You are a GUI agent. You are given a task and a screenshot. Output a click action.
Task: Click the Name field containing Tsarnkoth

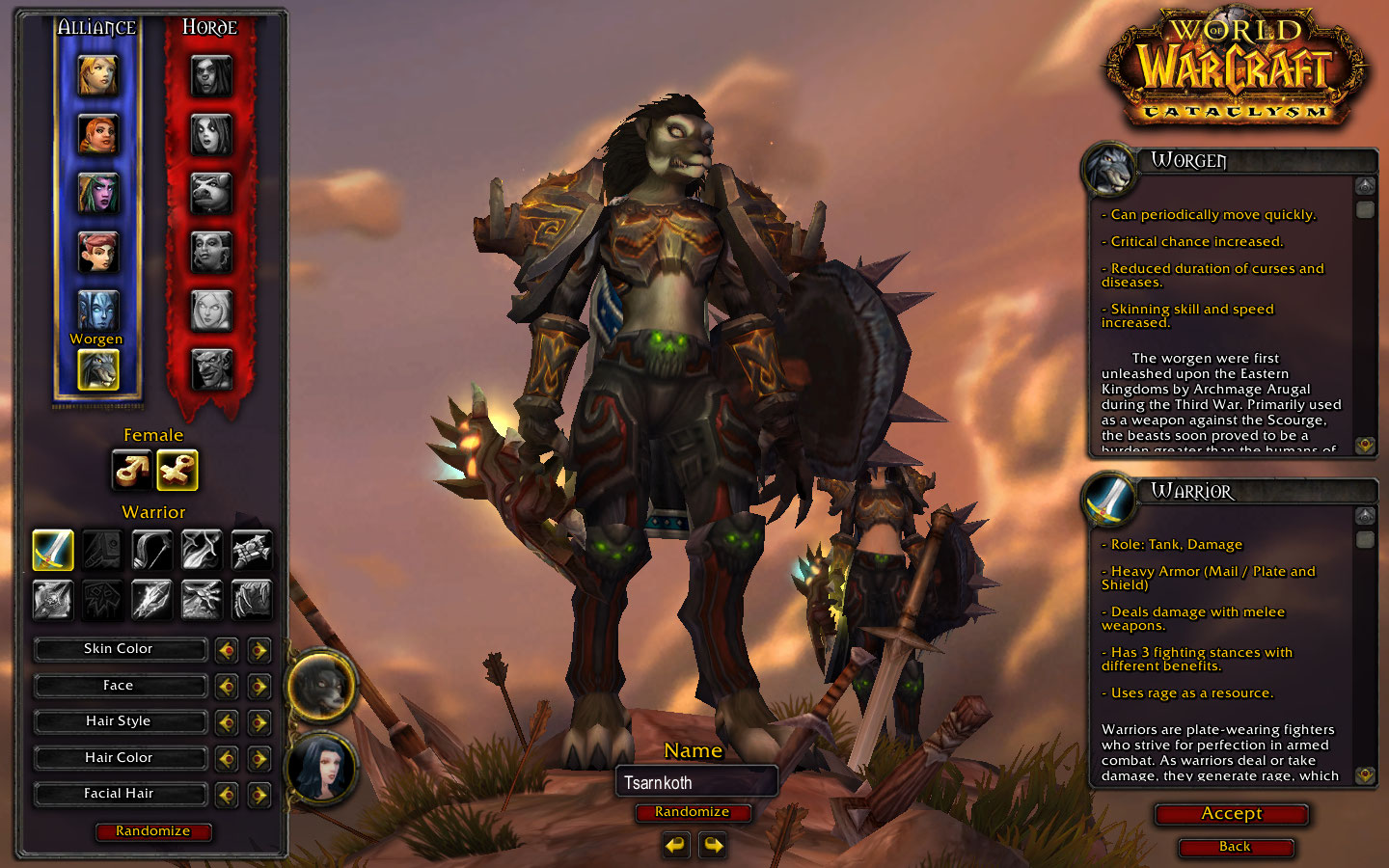(695, 782)
